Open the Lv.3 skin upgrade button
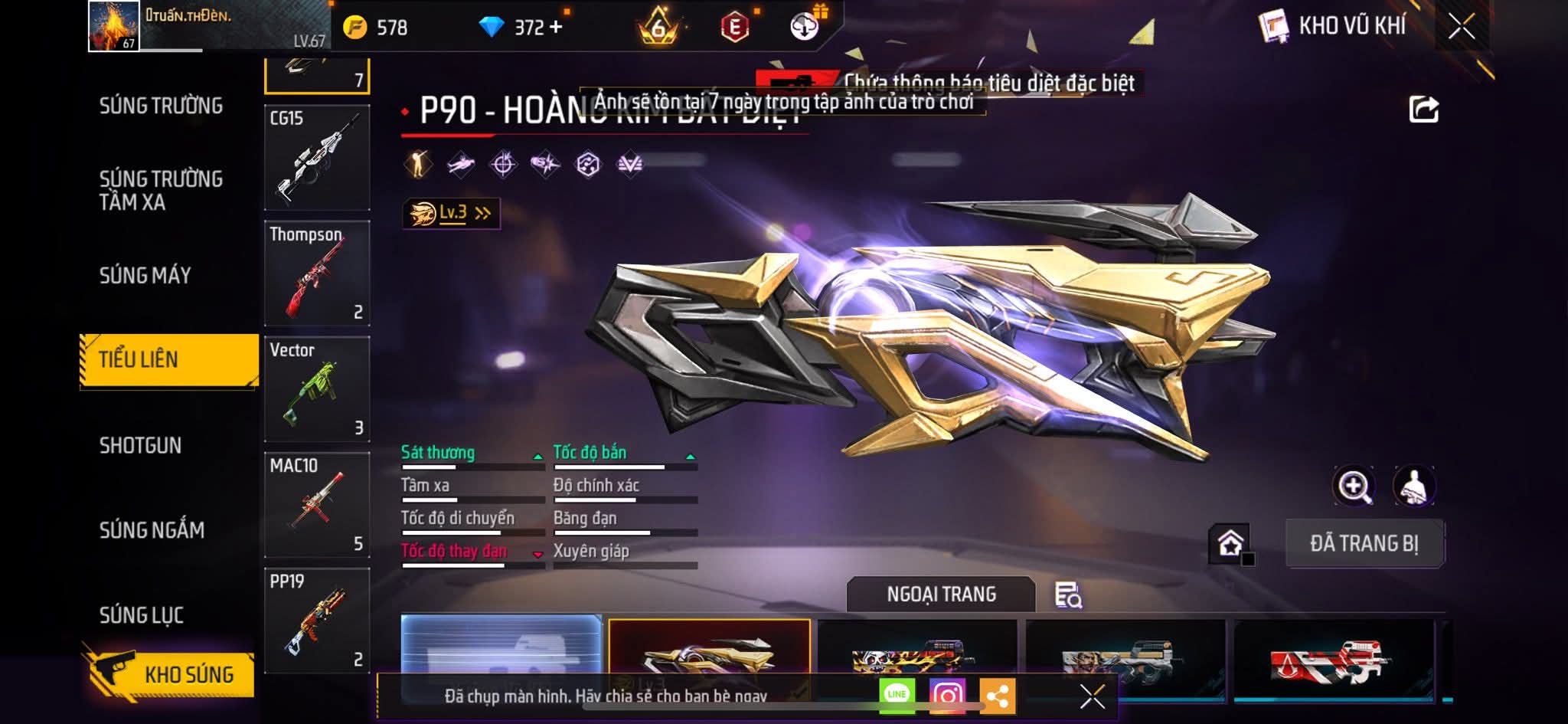The image size is (1568, 724). (451, 213)
